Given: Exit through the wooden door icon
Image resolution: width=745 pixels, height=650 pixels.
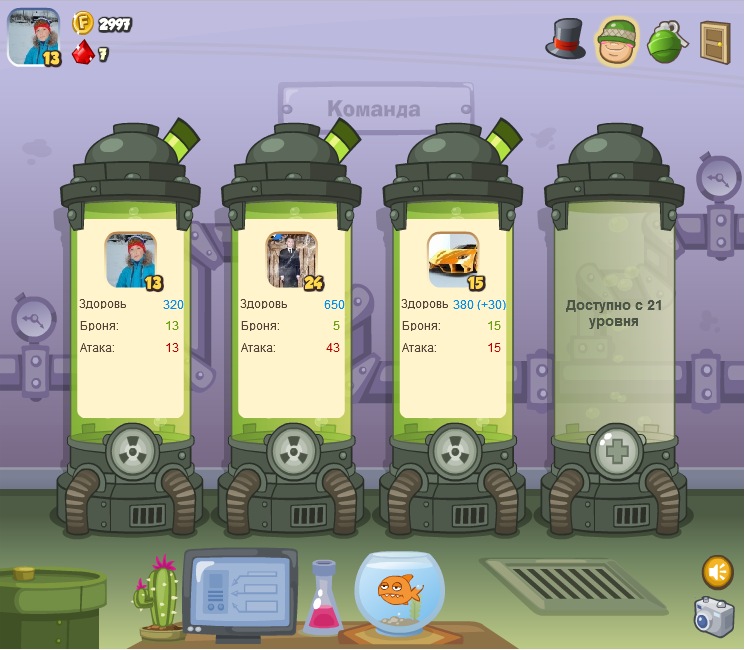Looking at the screenshot, I should point(715,41).
